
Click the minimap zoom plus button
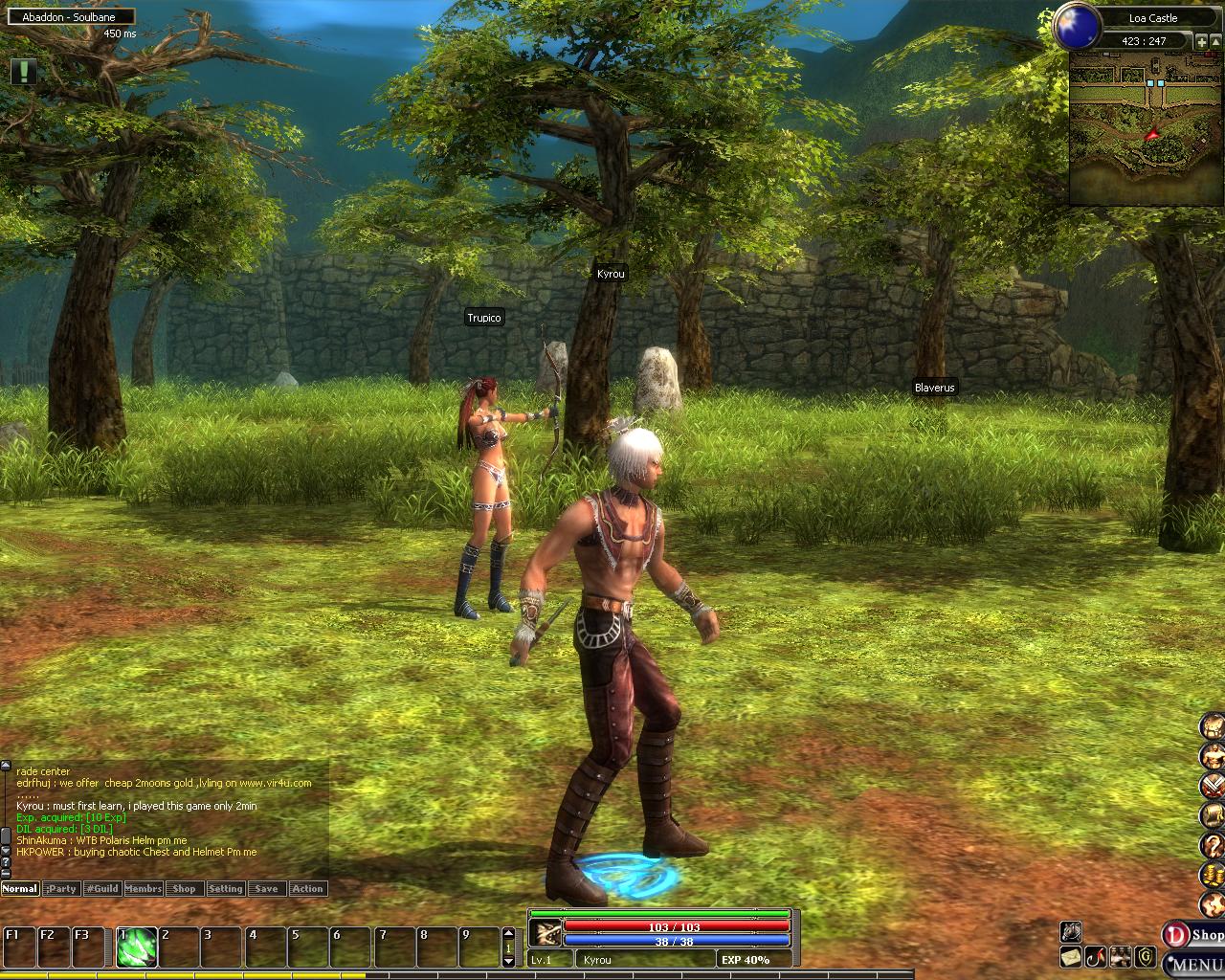(x=1202, y=41)
